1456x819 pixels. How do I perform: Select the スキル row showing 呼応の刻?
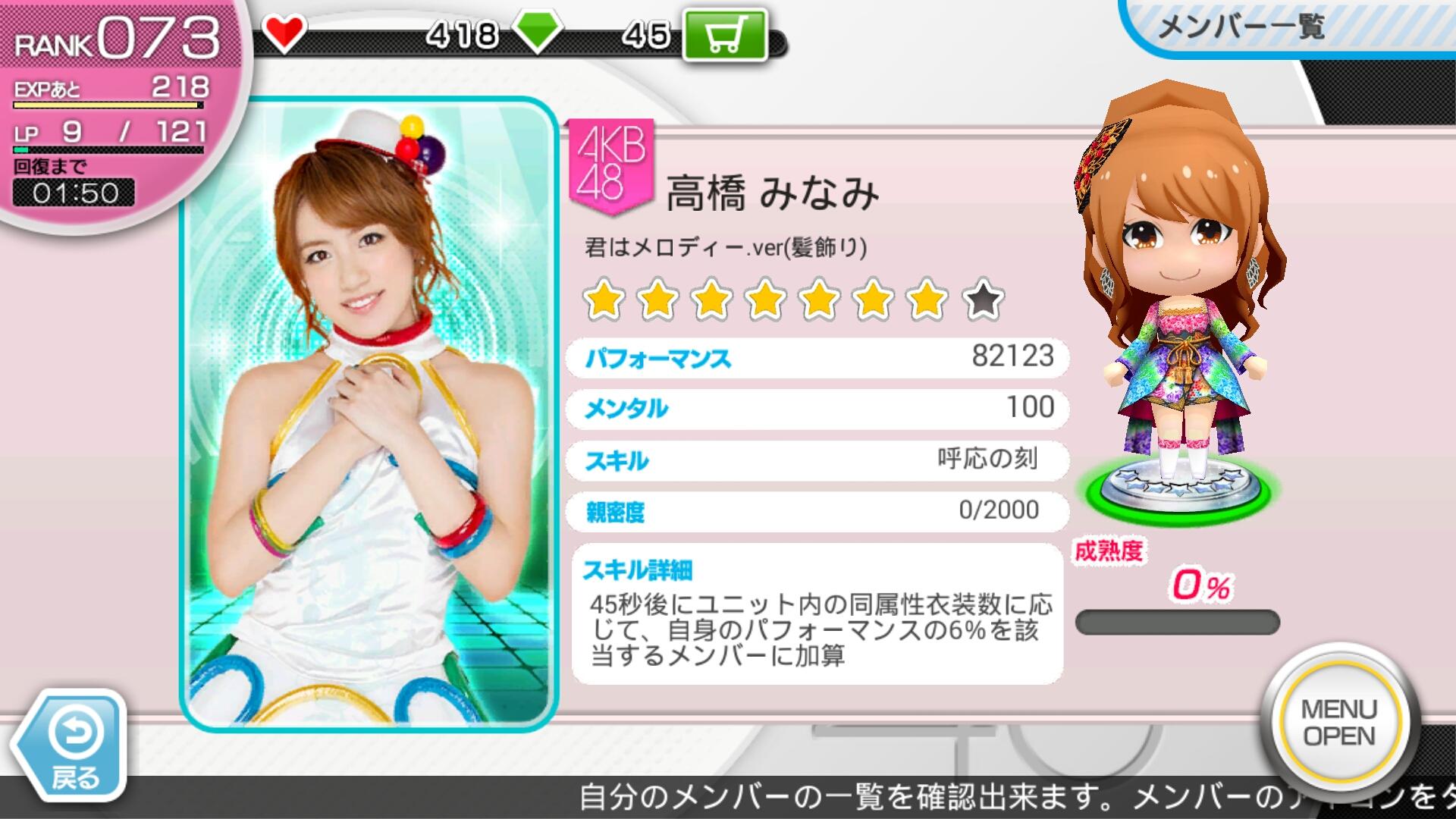coord(817,460)
